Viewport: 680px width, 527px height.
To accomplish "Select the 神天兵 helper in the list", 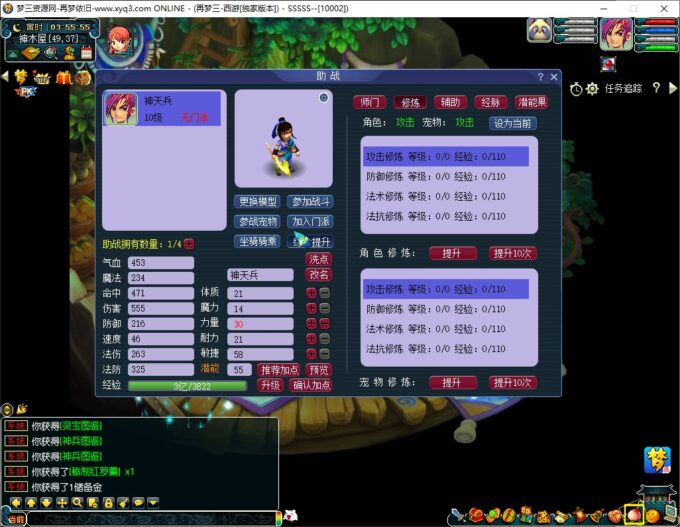I will pos(160,109).
